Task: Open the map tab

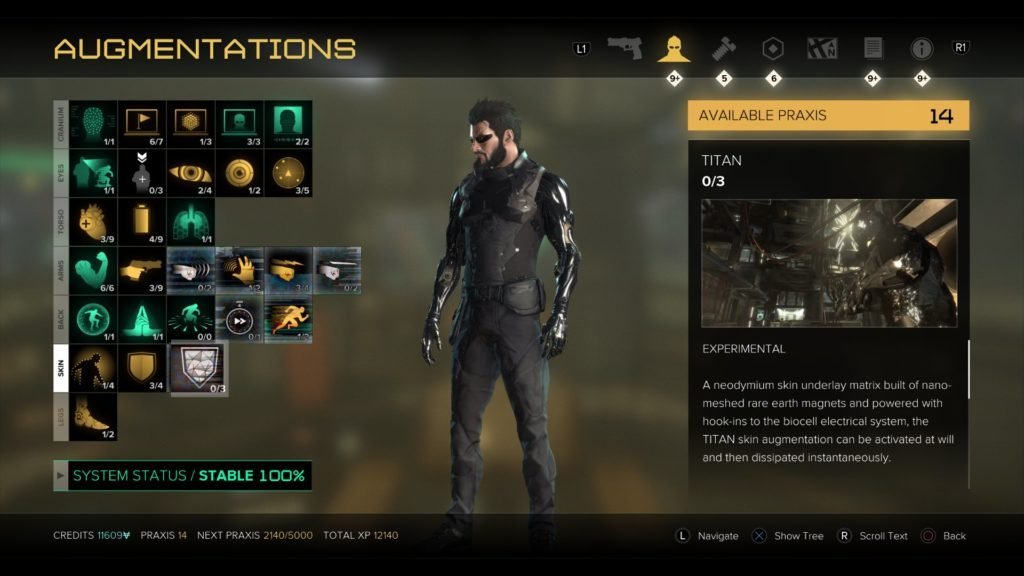Action: pos(822,48)
